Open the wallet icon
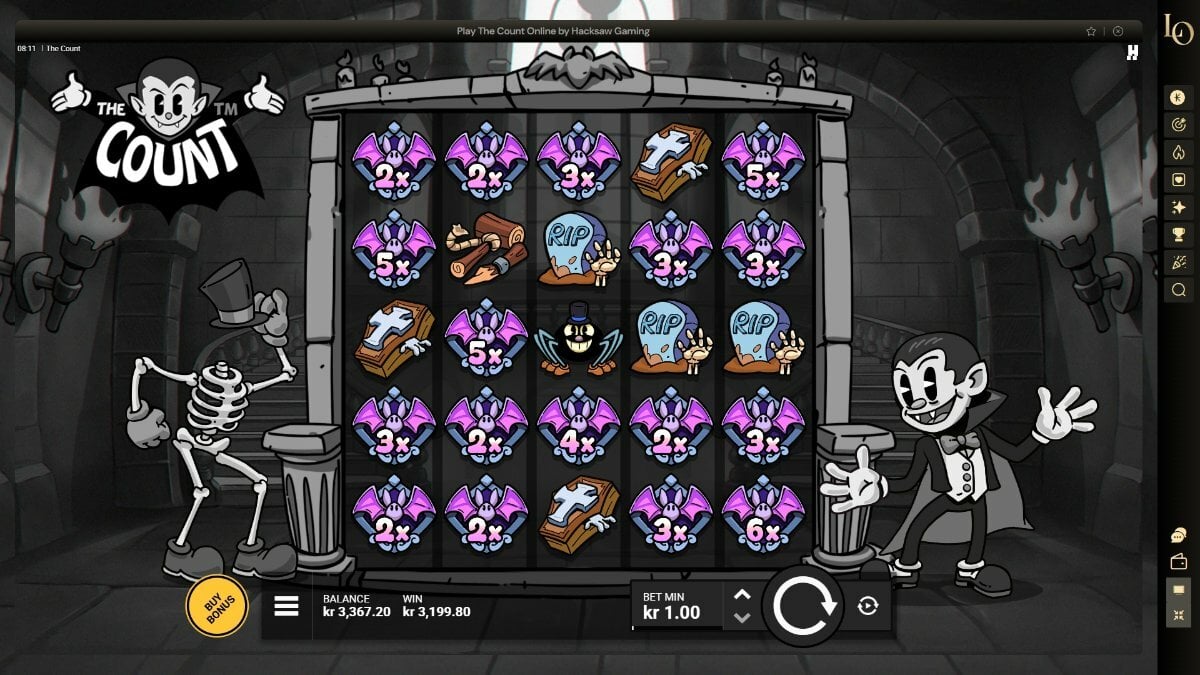This screenshot has height=675, width=1200. click(x=1178, y=562)
